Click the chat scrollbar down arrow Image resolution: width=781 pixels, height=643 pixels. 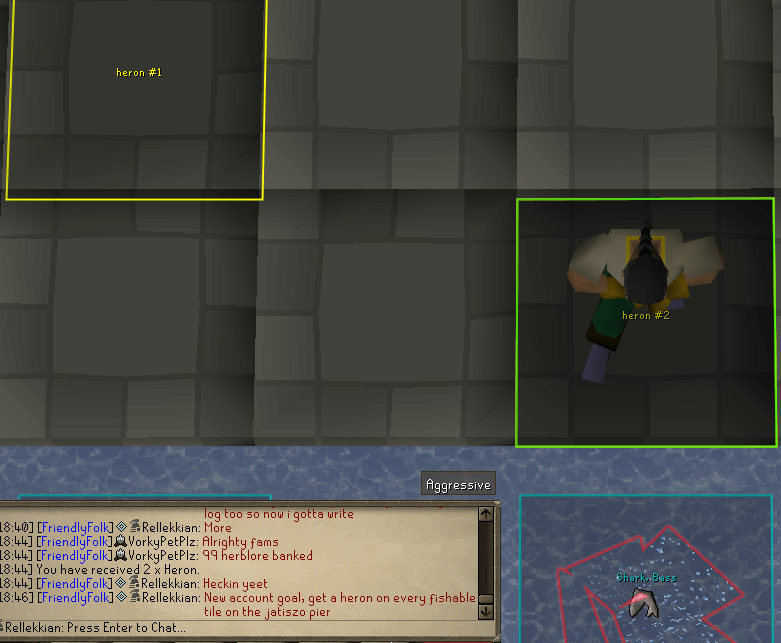coord(486,610)
